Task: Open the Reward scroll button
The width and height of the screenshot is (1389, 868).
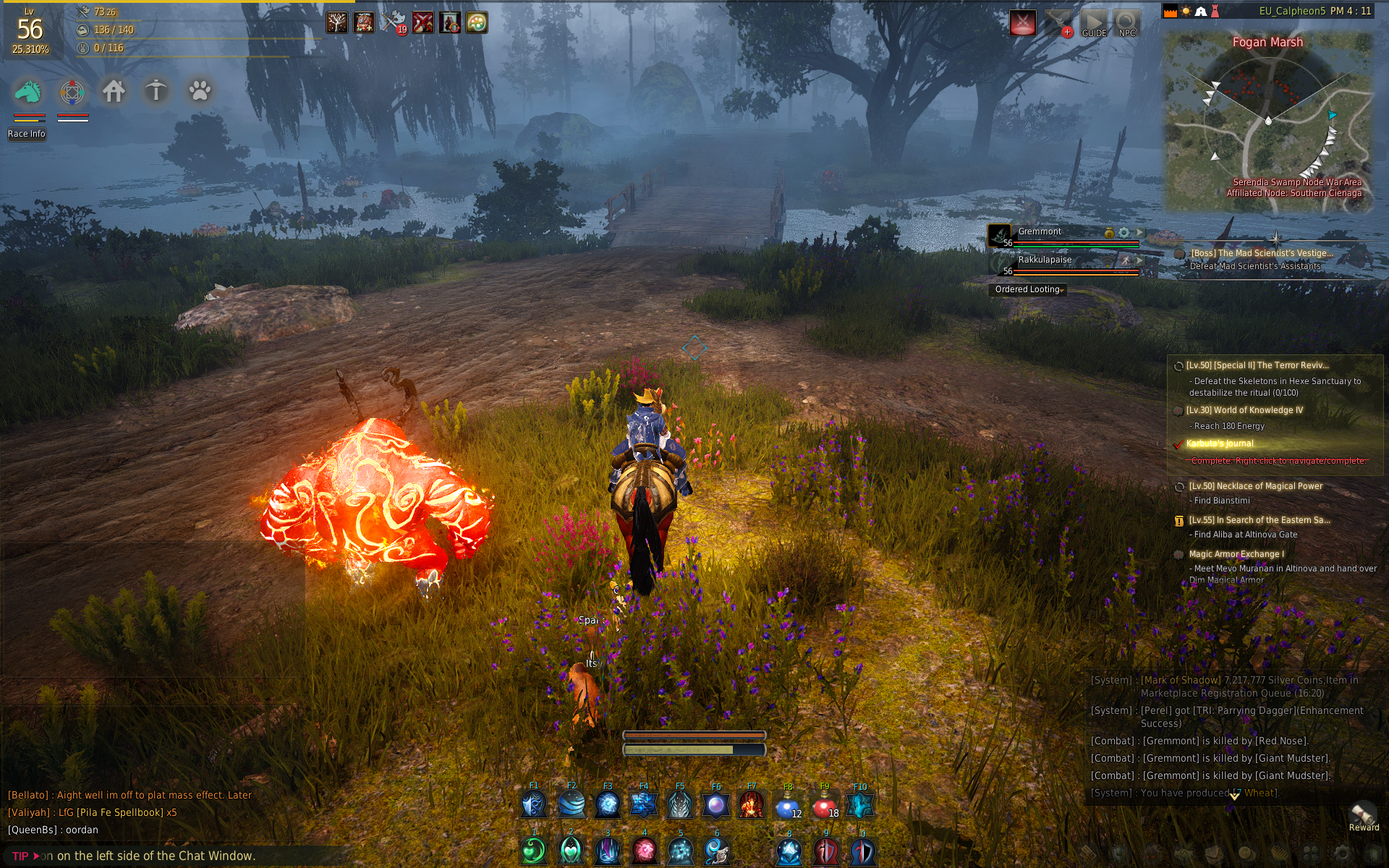Action: [1363, 816]
